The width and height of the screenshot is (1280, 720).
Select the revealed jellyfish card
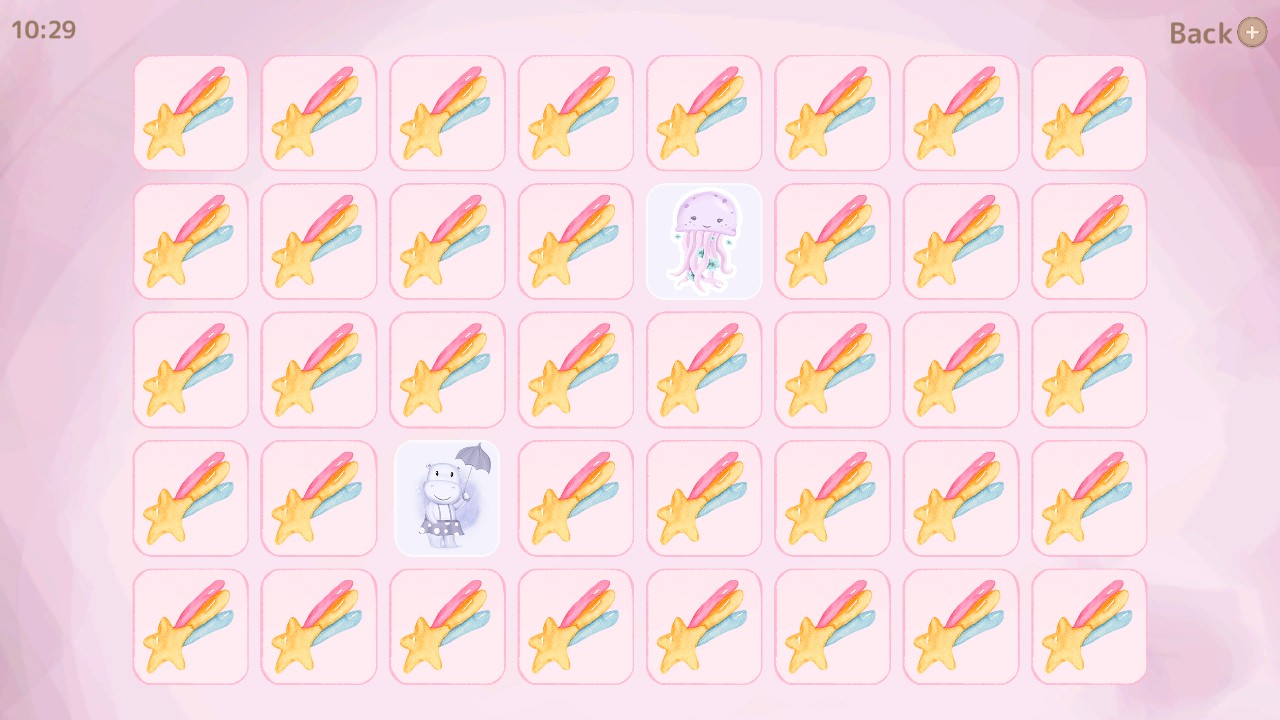pos(703,241)
